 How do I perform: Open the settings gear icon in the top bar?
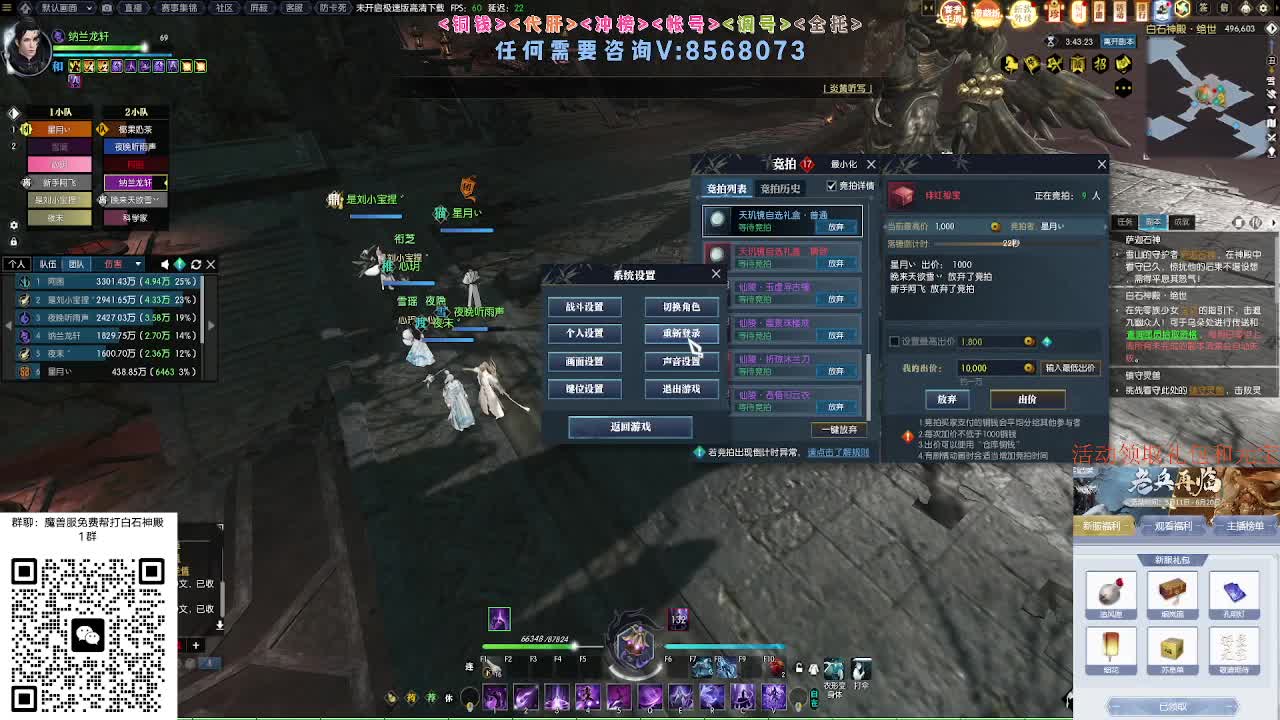(x=1262, y=9)
